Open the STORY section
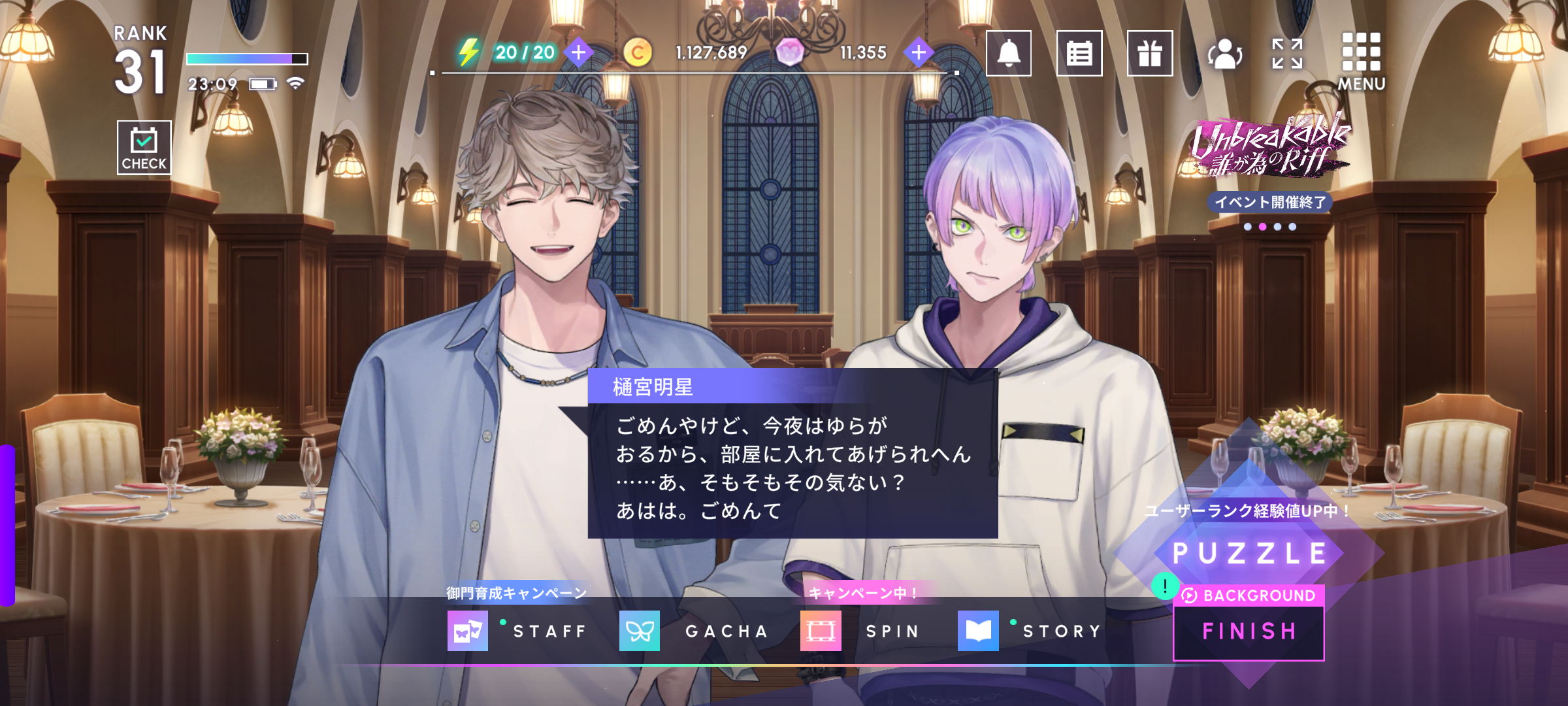The image size is (1568, 706). (1031, 631)
